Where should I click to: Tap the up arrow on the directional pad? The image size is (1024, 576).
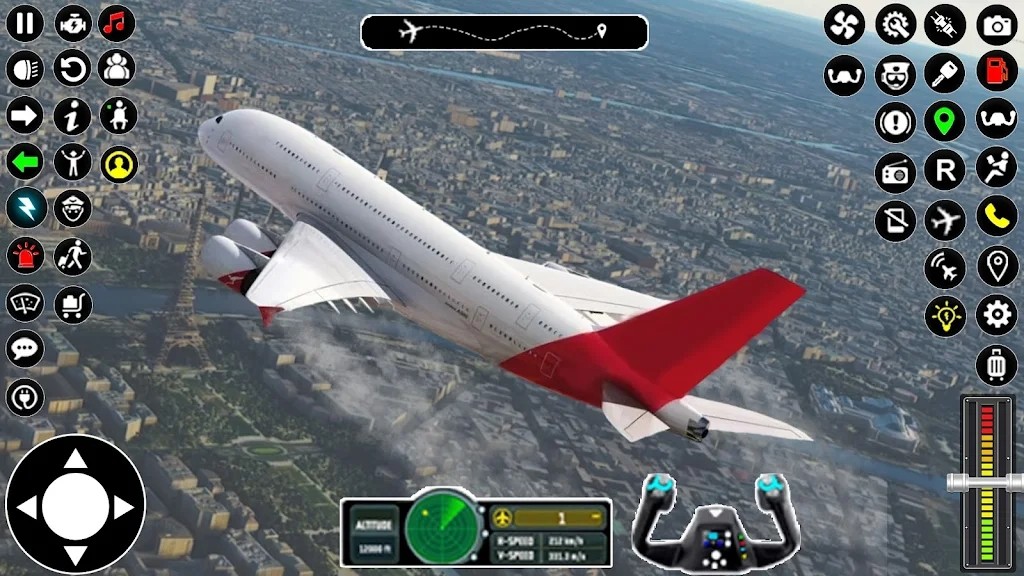click(76, 459)
